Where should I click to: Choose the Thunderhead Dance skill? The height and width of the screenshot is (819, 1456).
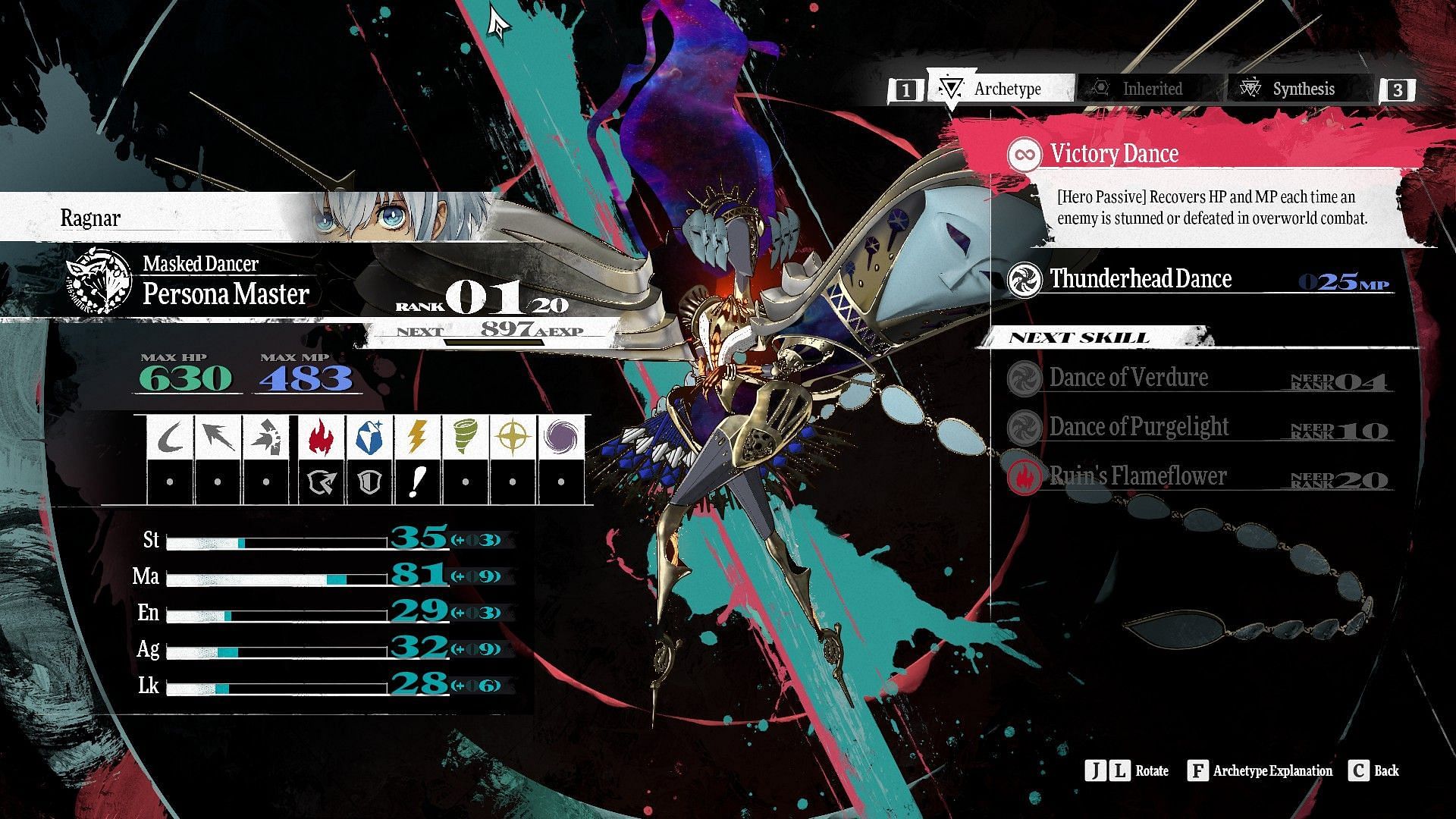pos(1140,279)
